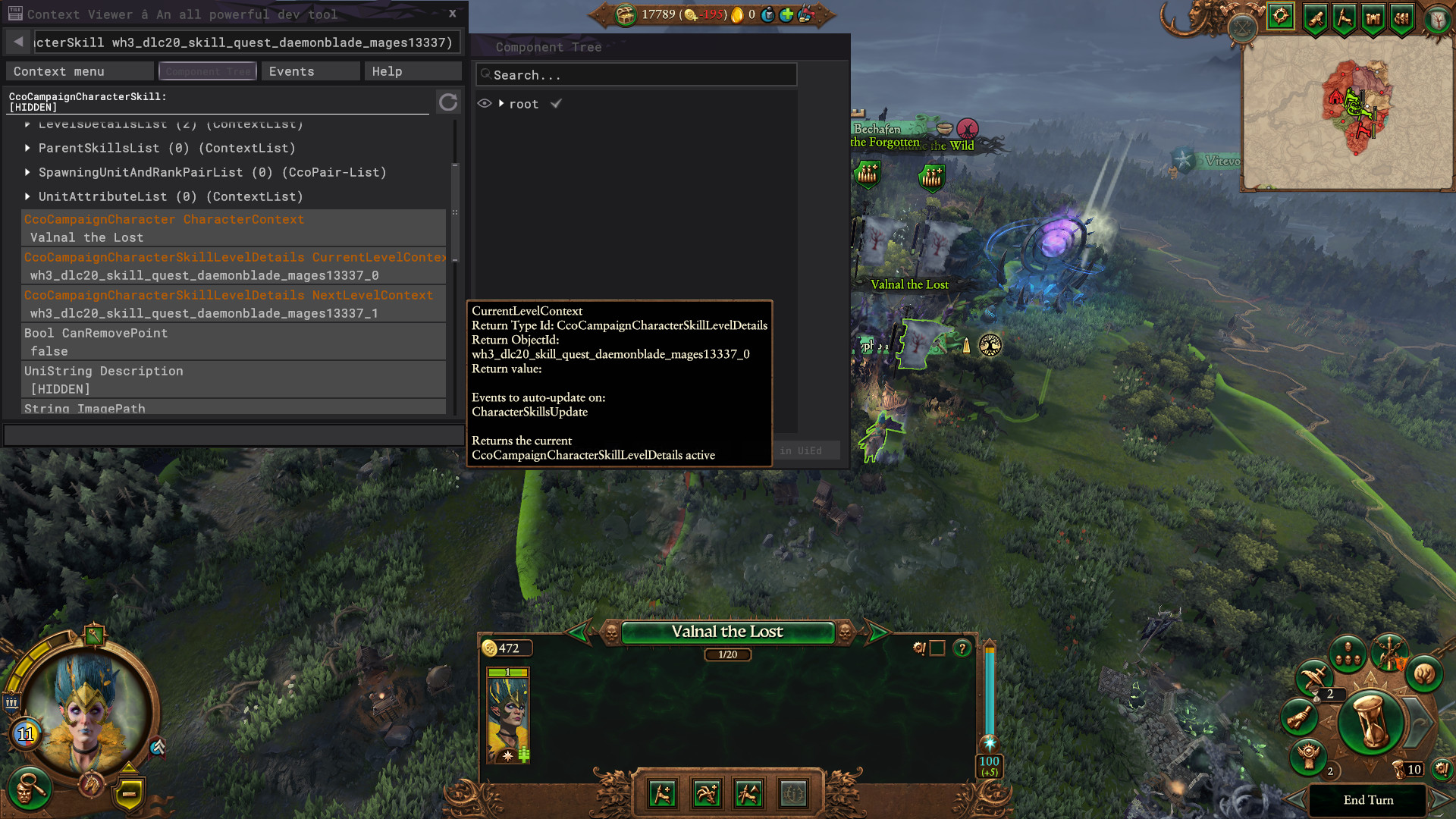Click the help question mark on the army panel
Screen dimensions: 1456x819
[962, 648]
